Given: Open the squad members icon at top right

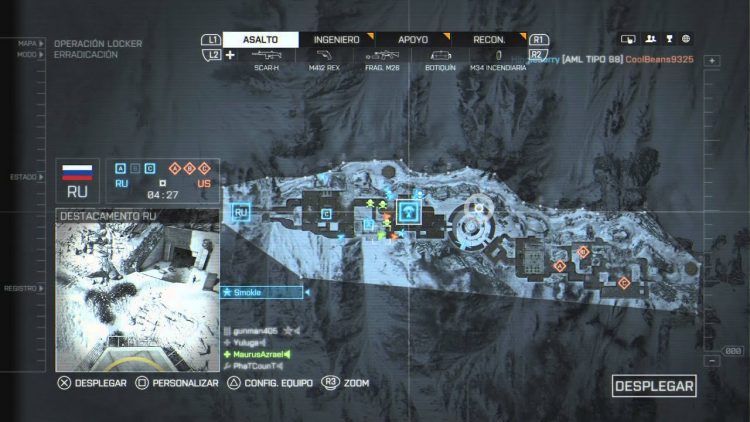Looking at the screenshot, I should (650, 39).
